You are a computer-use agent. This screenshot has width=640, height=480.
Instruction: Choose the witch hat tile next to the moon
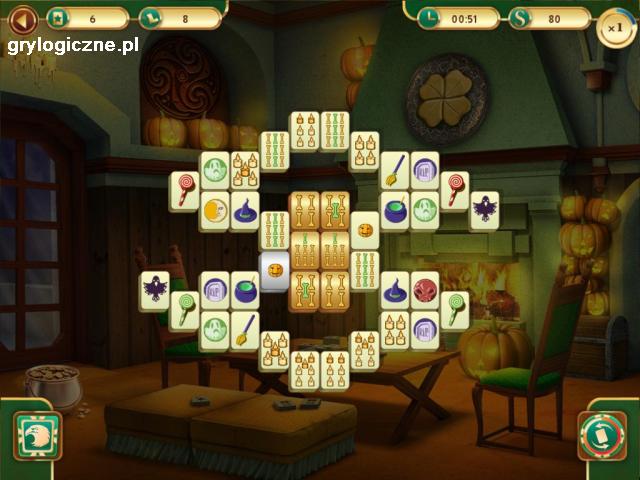pos(245,210)
